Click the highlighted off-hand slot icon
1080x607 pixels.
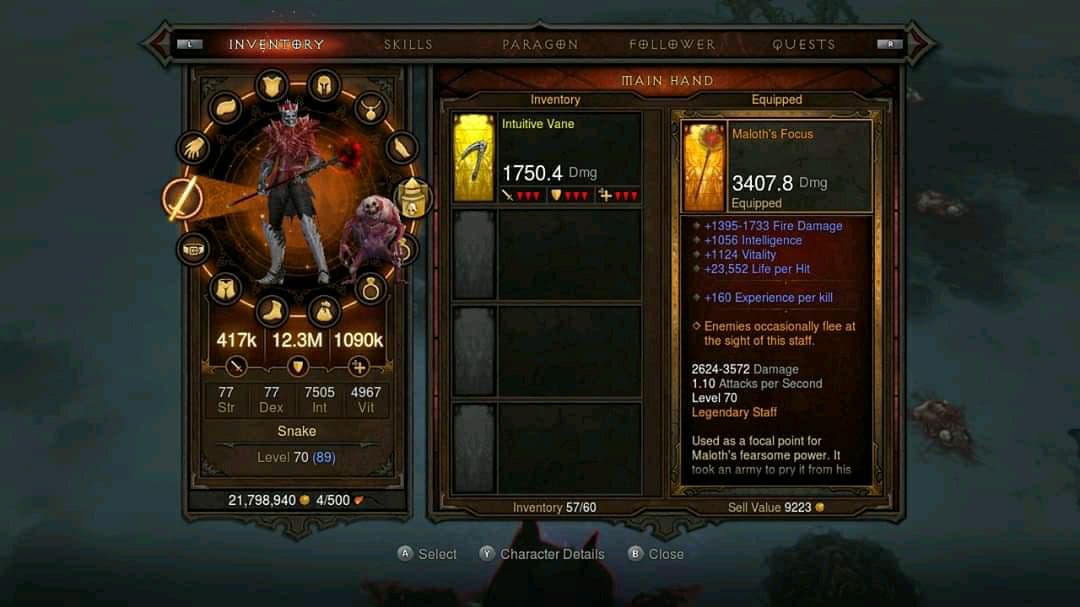click(x=412, y=199)
